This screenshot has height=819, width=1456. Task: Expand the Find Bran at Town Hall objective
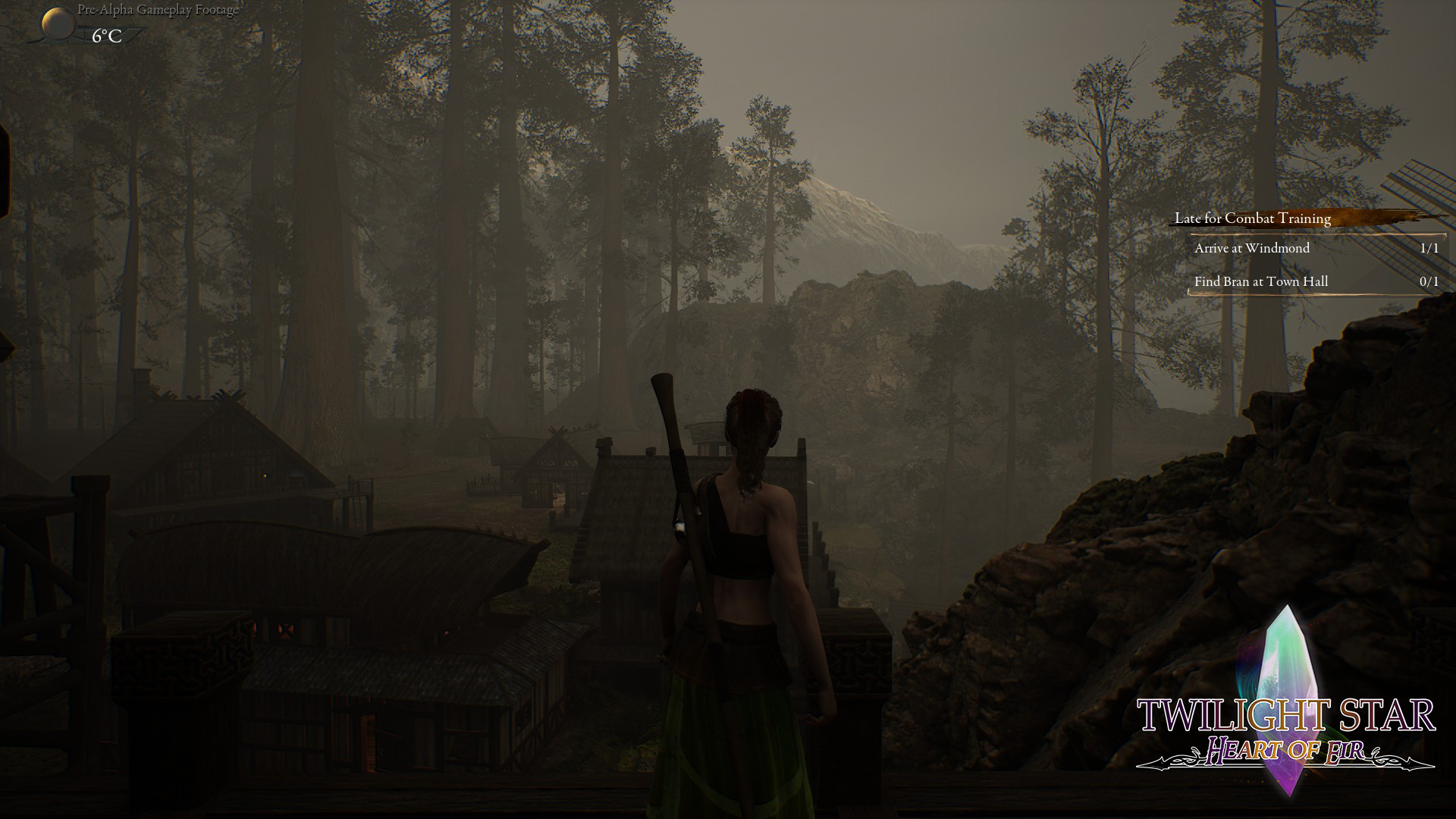pos(1260,281)
